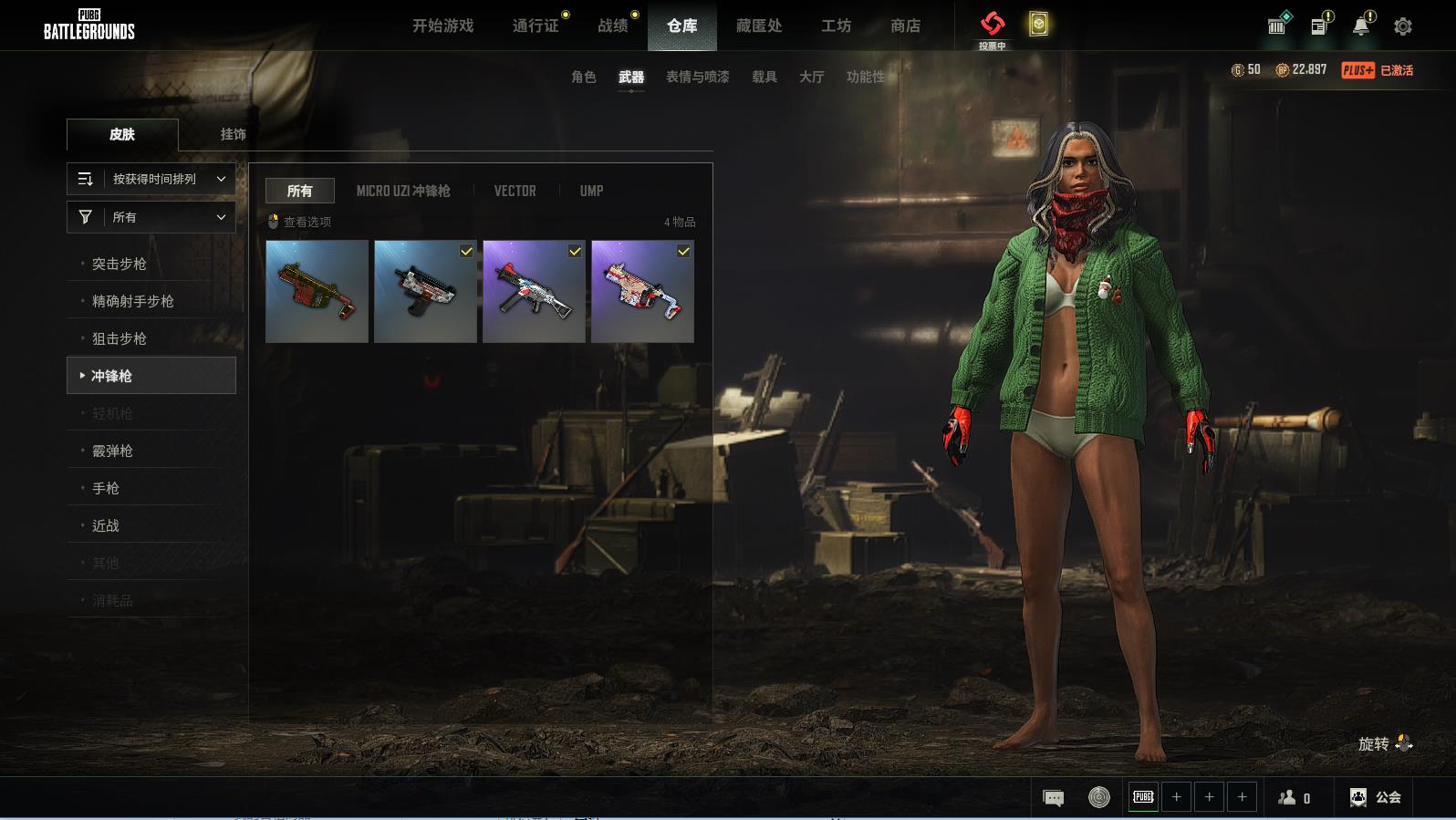Open the notifications bell
This screenshot has width=1456, height=820.
(x=1360, y=26)
